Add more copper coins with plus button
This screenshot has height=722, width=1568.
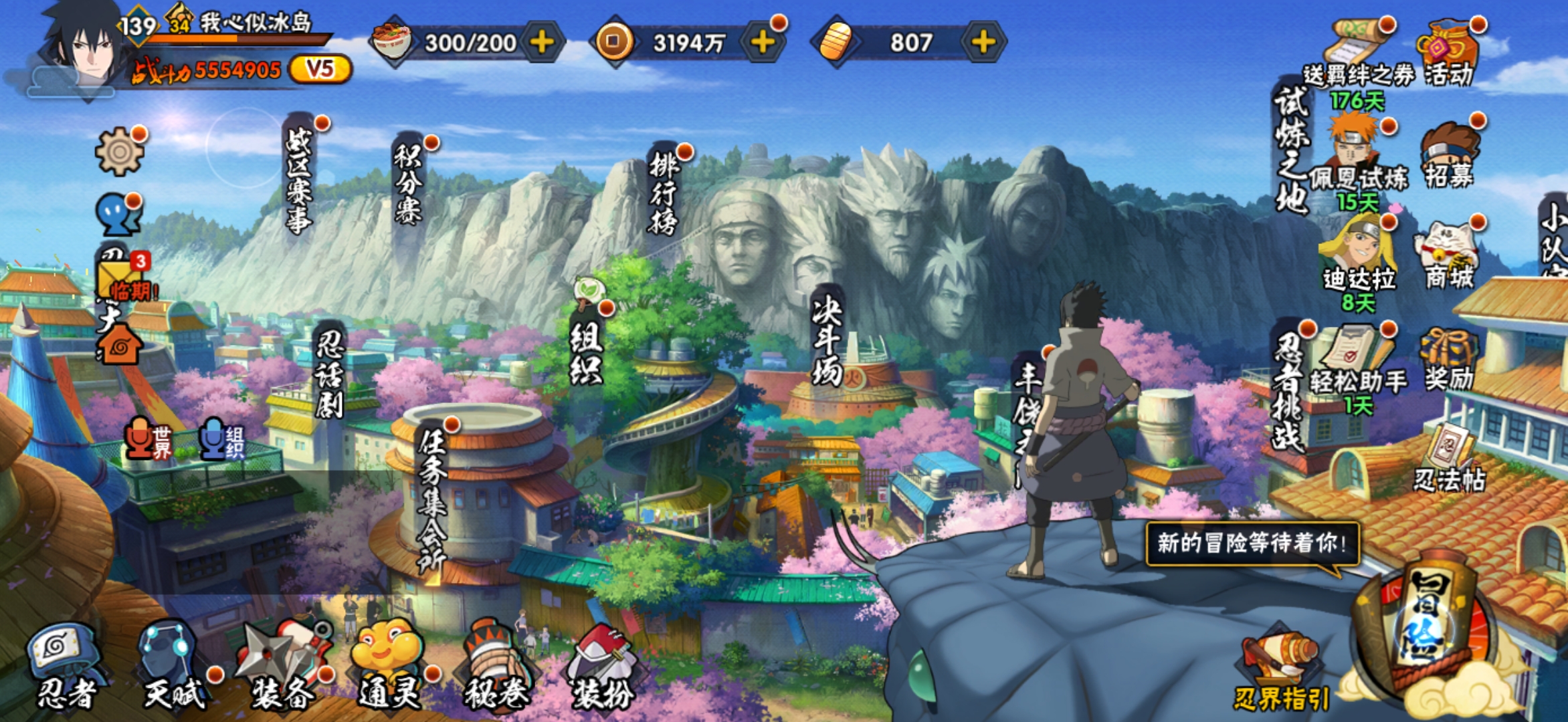click(x=763, y=43)
